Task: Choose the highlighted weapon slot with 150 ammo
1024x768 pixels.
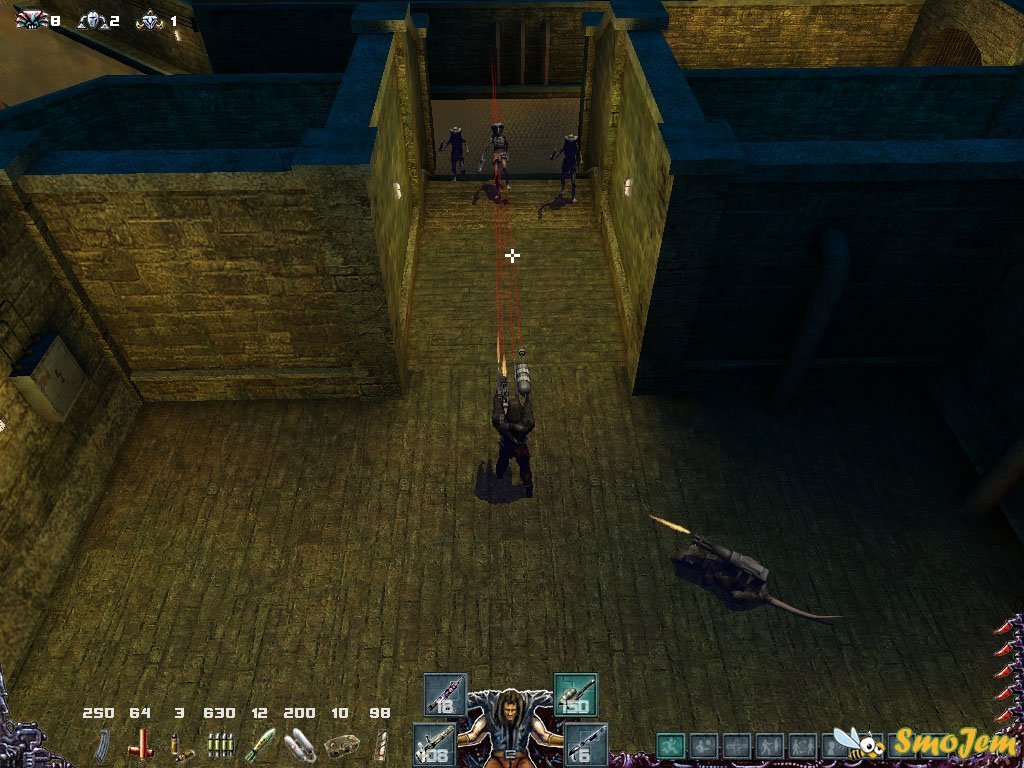Action: 575,694
